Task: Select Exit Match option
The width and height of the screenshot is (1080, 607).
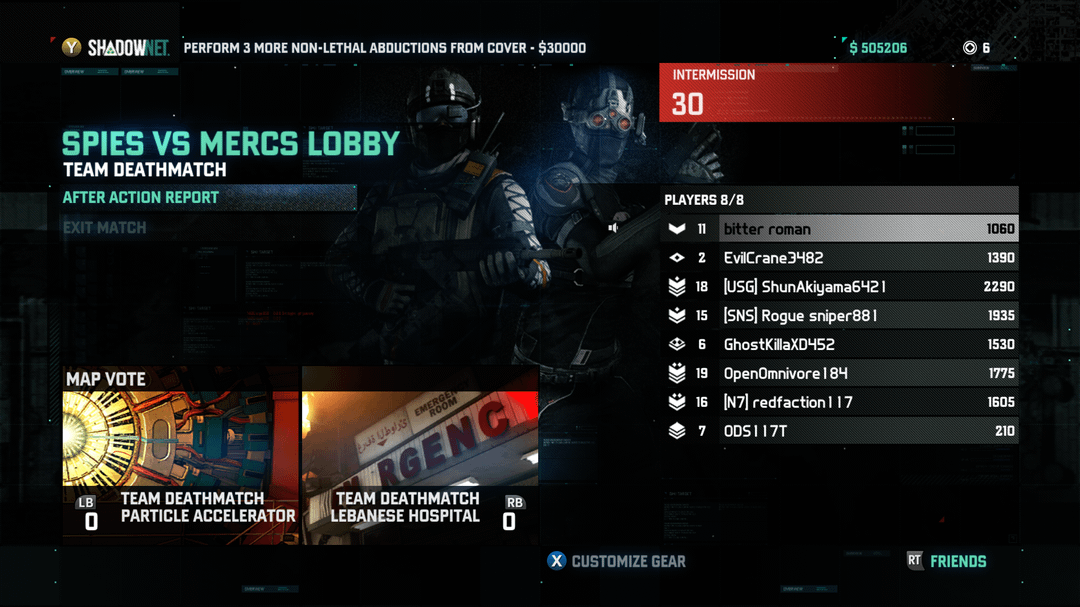Action: (105, 228)
